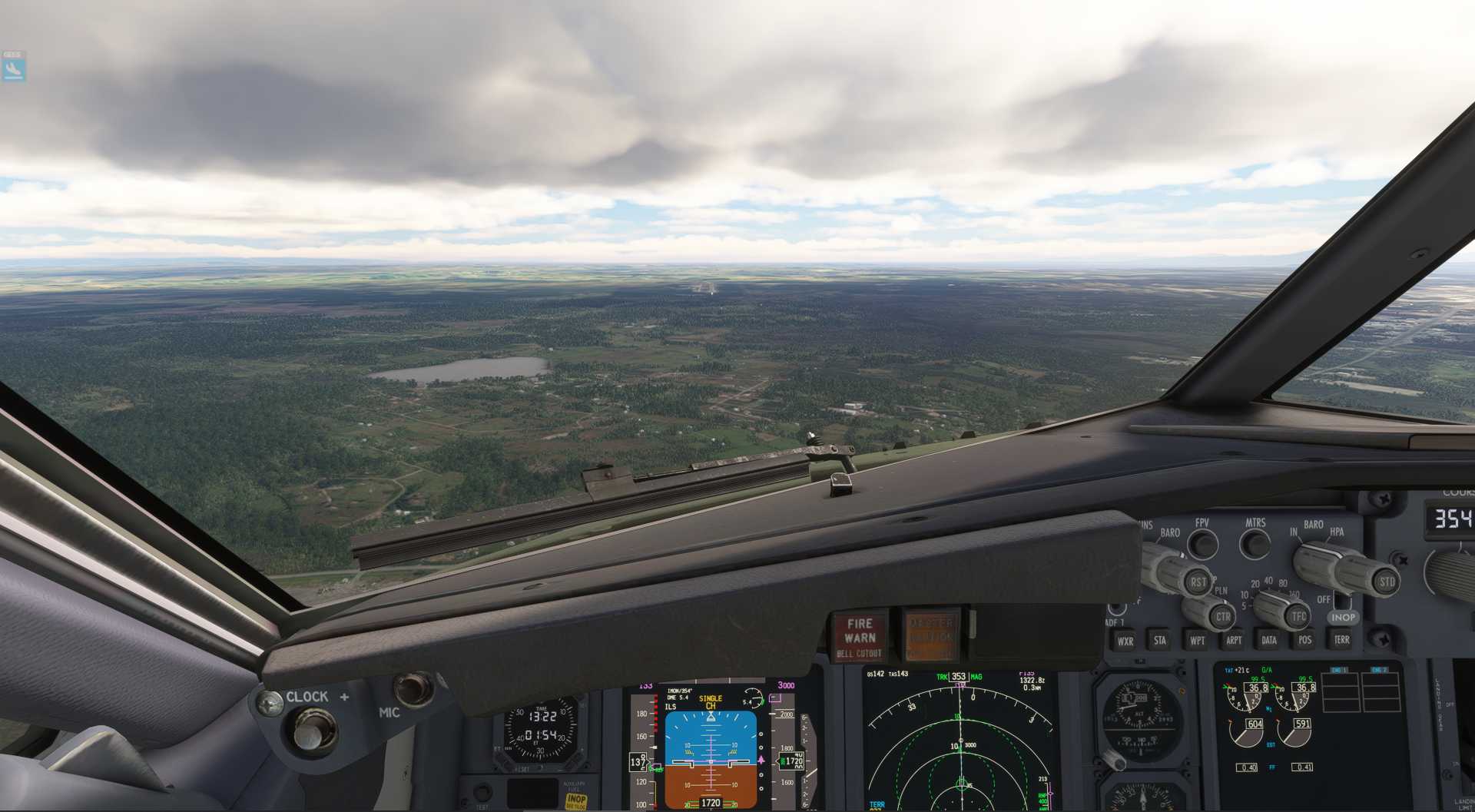Toggle the POS position map button
Viewport: 1475px width, 812px height.
pos(1304,639)
